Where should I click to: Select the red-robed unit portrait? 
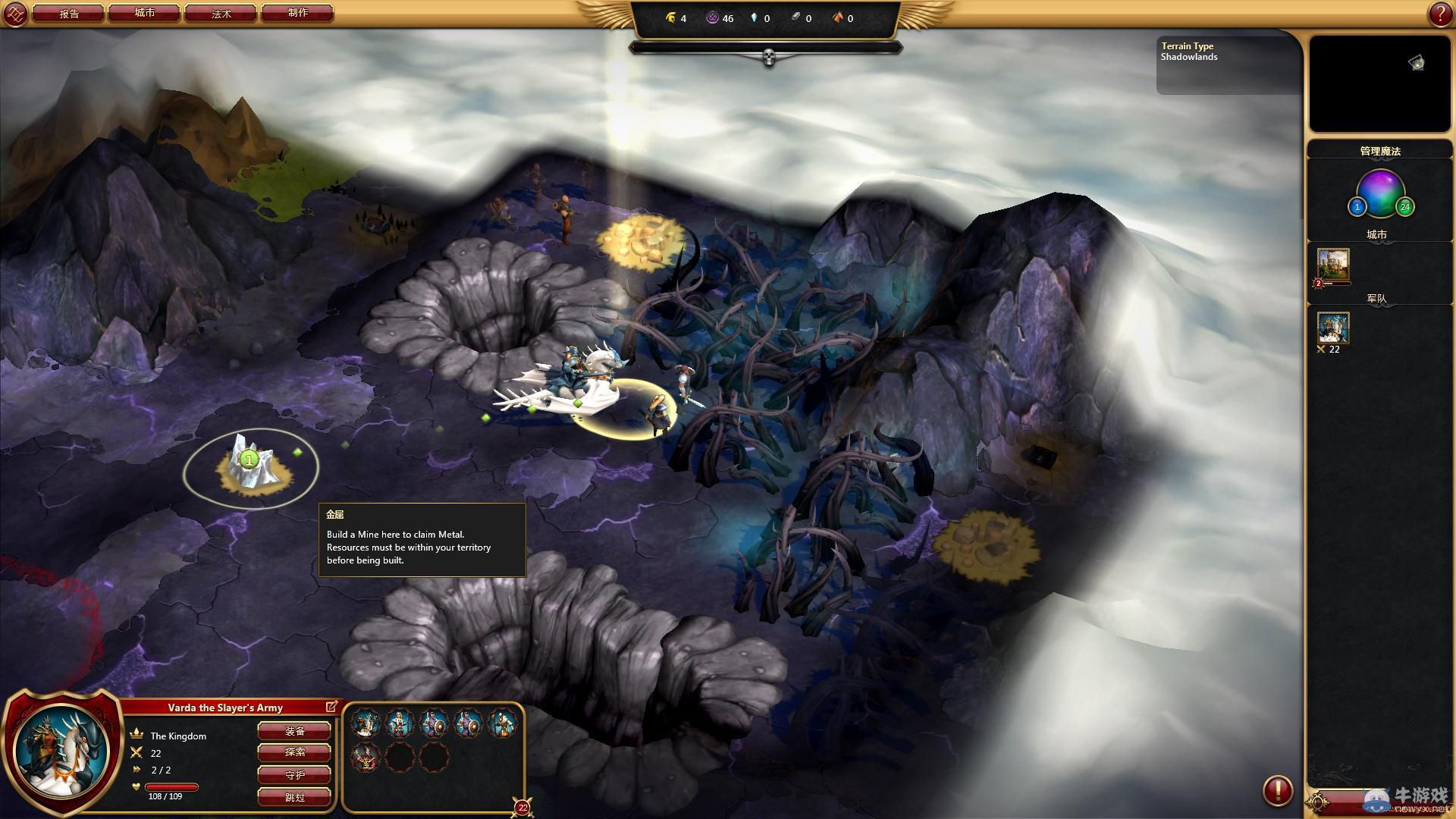click(366, 757)
